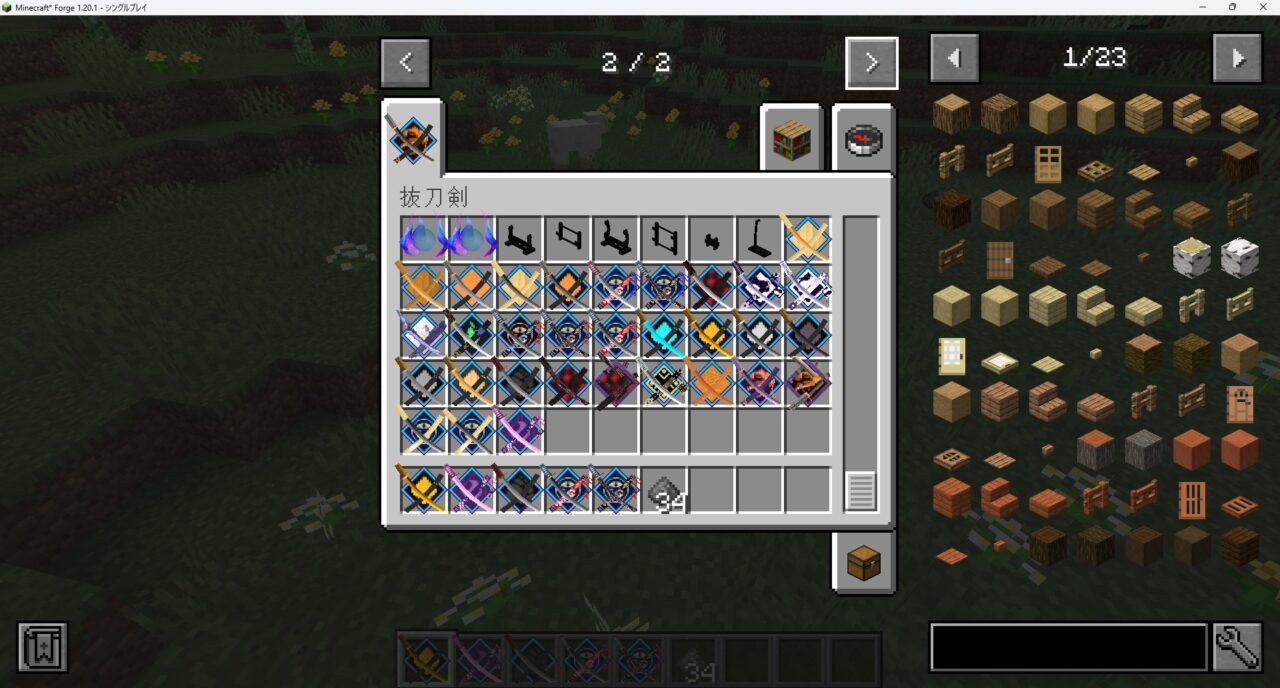Show next page of JEI item list
The image size is (1280, 688).
click(1237, 58)
